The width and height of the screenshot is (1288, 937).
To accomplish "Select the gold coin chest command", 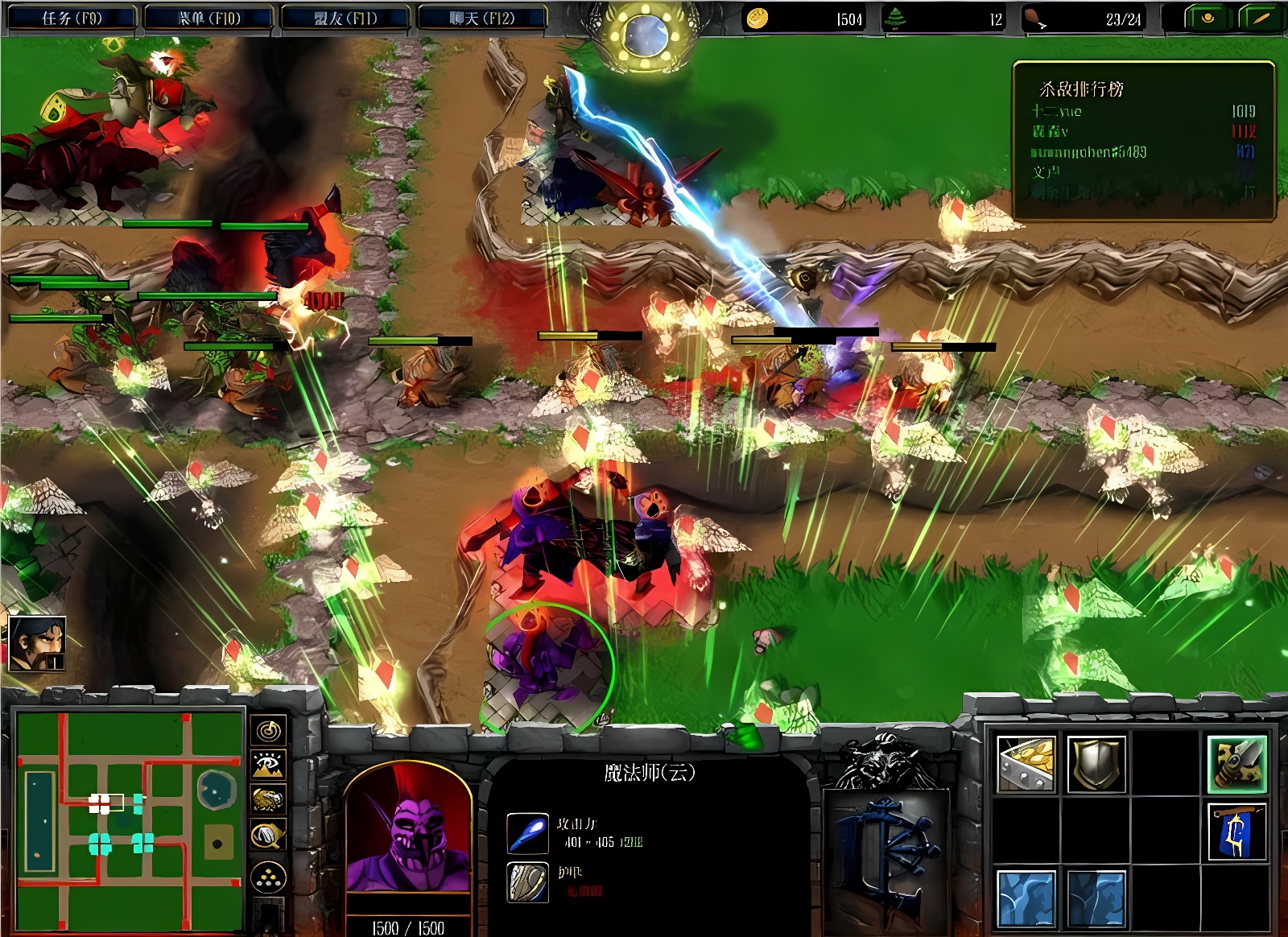I will click(x=1026, y=763).
